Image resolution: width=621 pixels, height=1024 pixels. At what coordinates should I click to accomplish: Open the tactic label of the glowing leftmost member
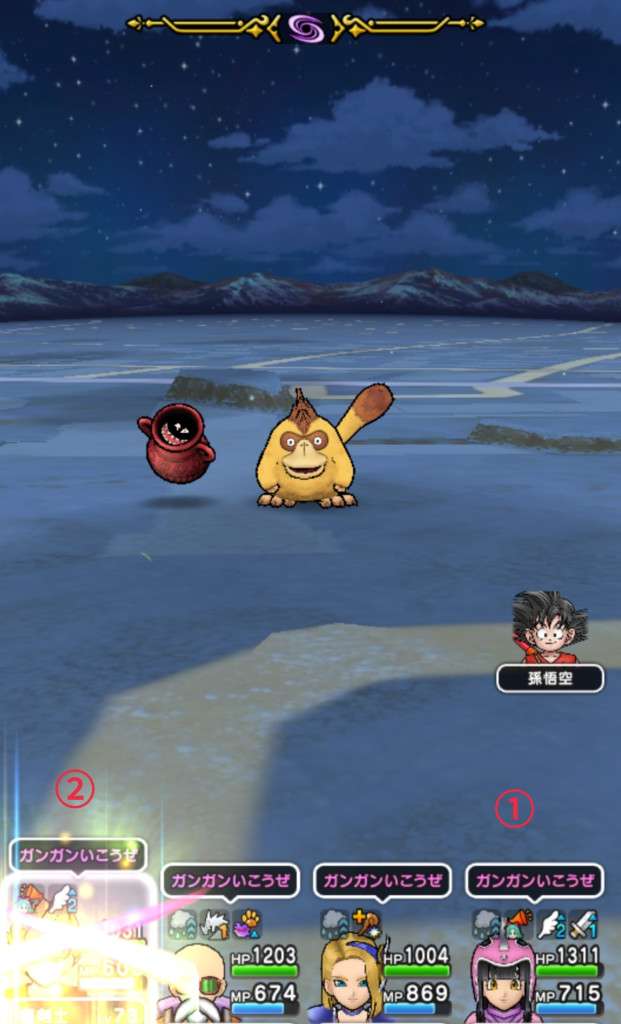(78, 856)
